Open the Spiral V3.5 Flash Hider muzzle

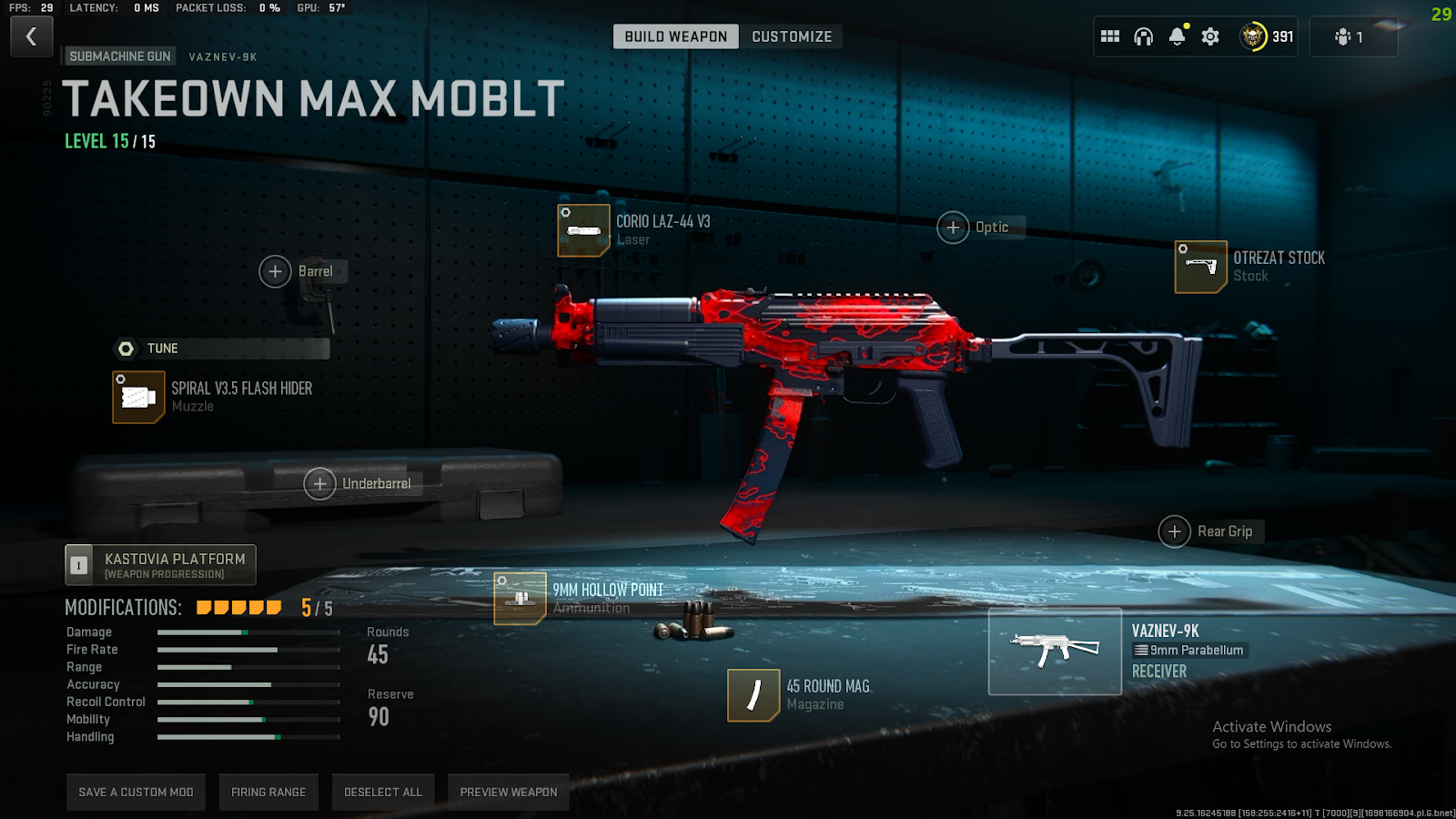138,397
